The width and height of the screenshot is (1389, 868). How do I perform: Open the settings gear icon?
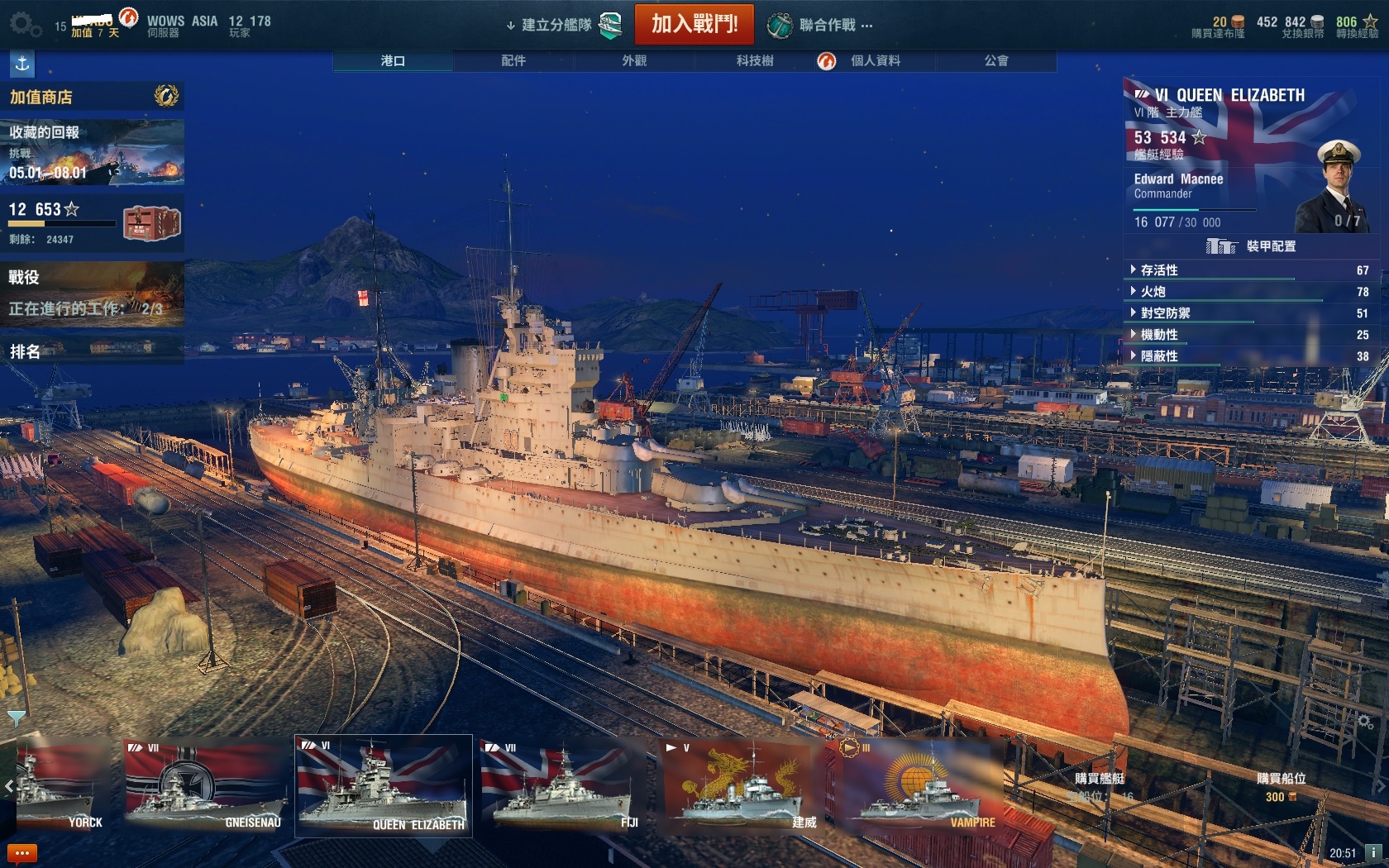click(x=24, y=24)
